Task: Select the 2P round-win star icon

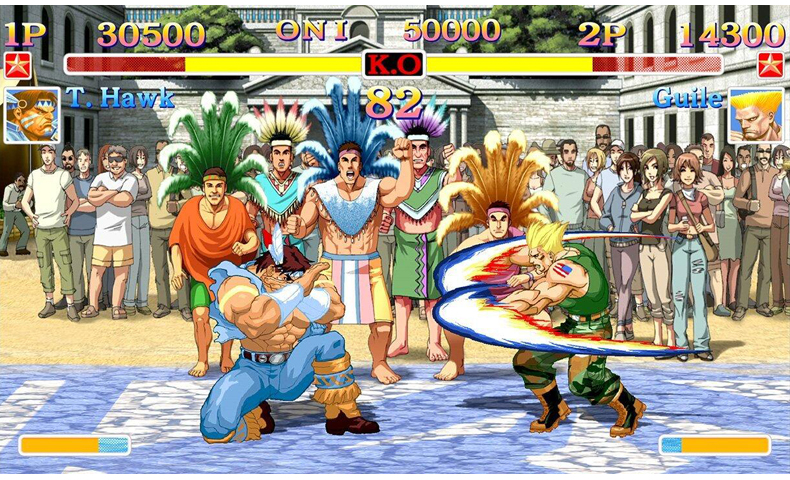Action: pyautogui.click(x=770, y=66)
